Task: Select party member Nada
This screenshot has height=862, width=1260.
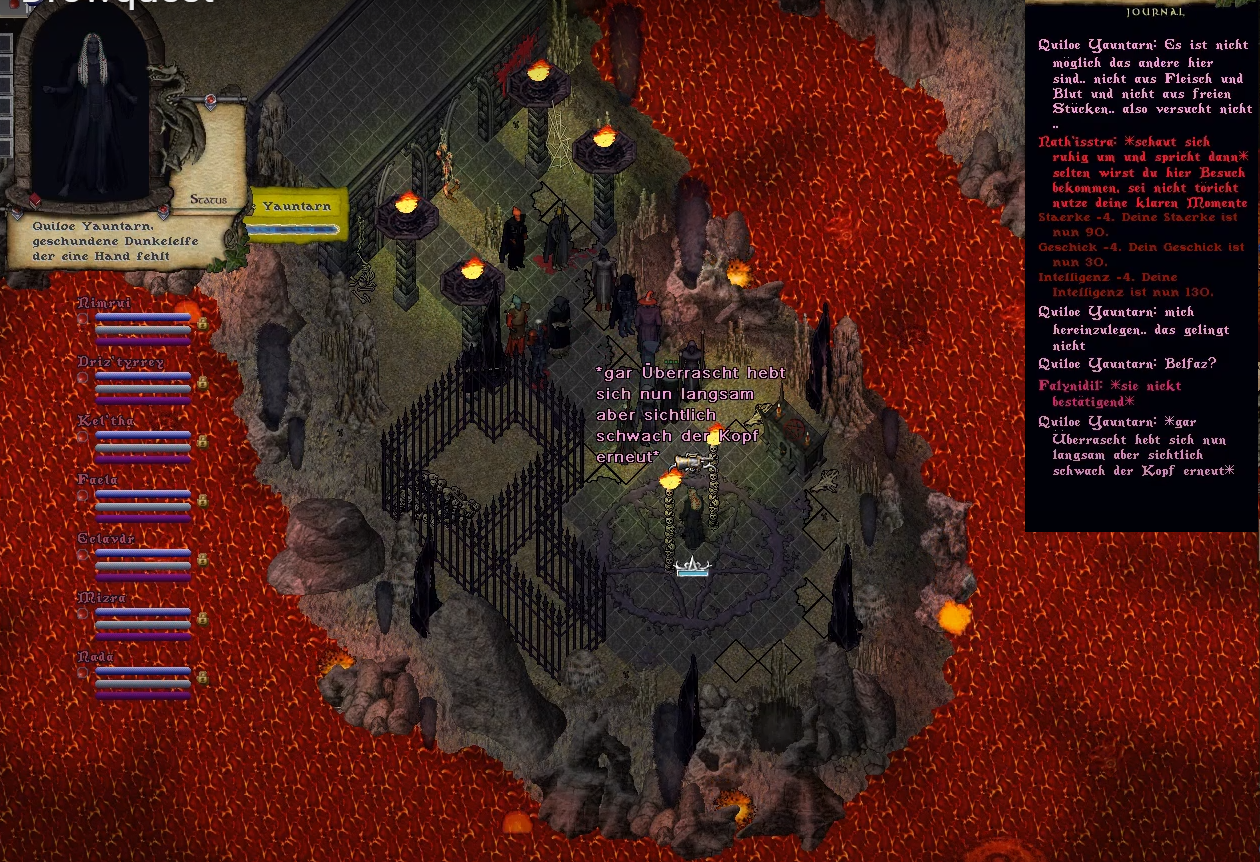Action: 95,657
